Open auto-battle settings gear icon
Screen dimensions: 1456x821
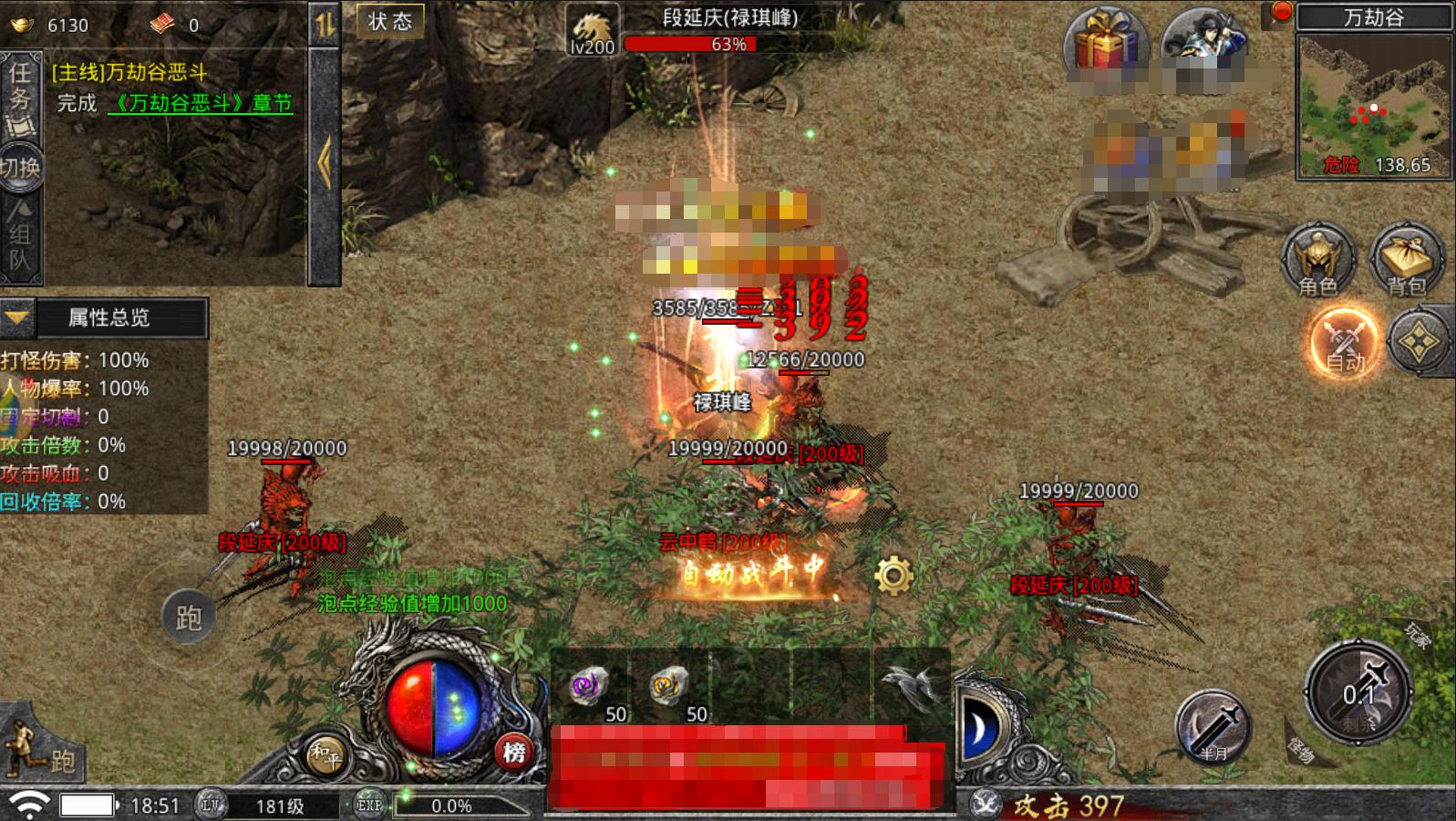click(x=893, y=576)
